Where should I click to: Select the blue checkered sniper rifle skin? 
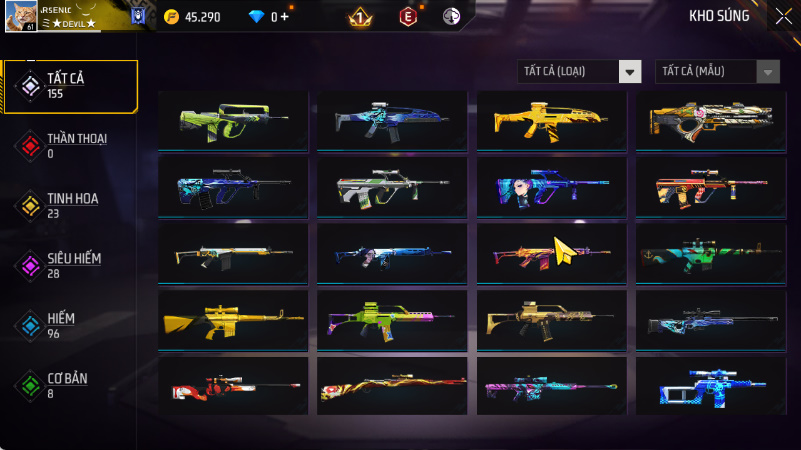point(710,386)
